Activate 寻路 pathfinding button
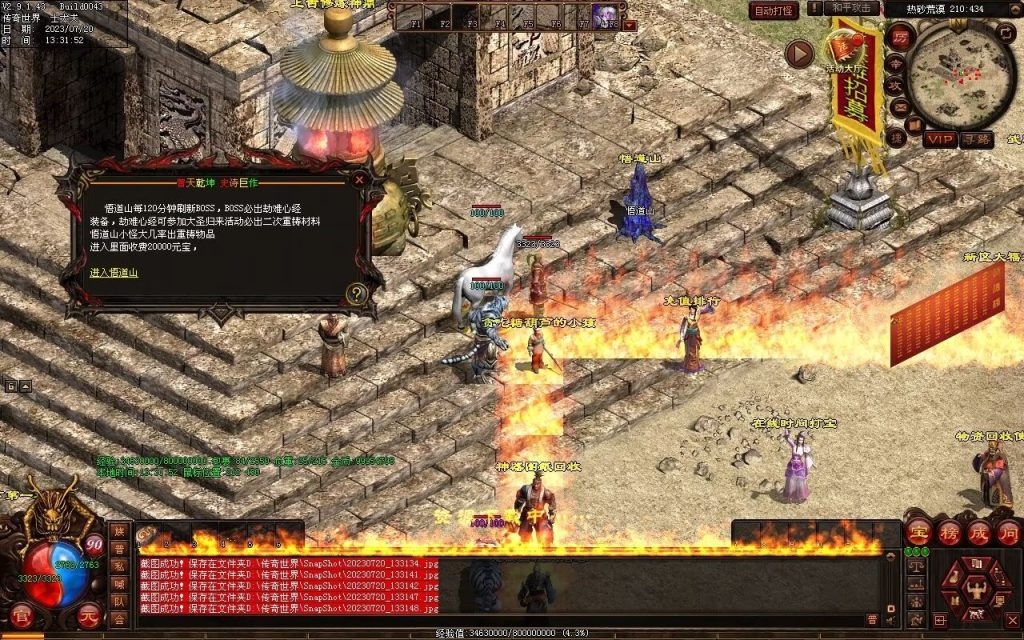The height and width of the screenshot is (640, 1024). 976,139
